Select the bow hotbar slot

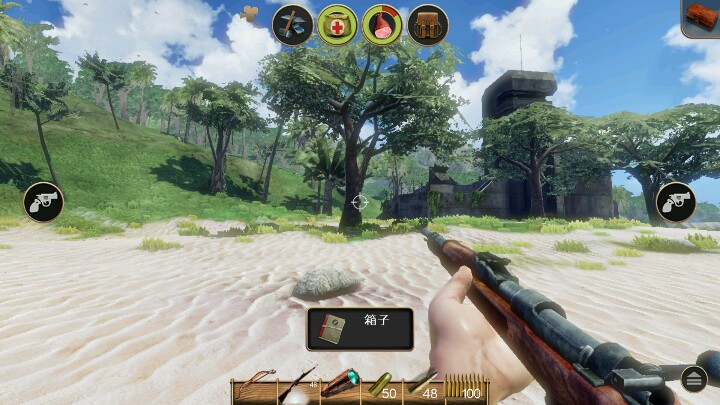tap(253, 389)
